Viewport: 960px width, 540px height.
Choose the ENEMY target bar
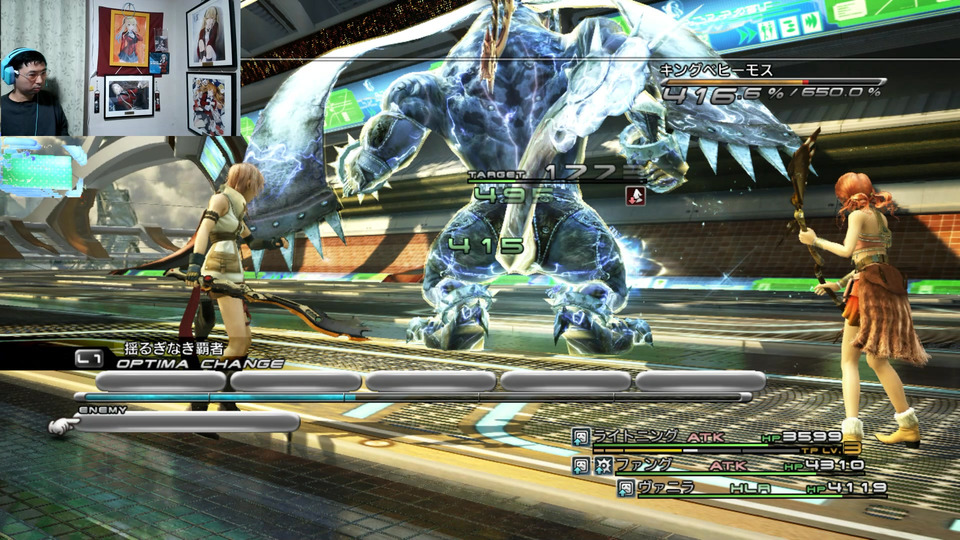coord(186,423)
